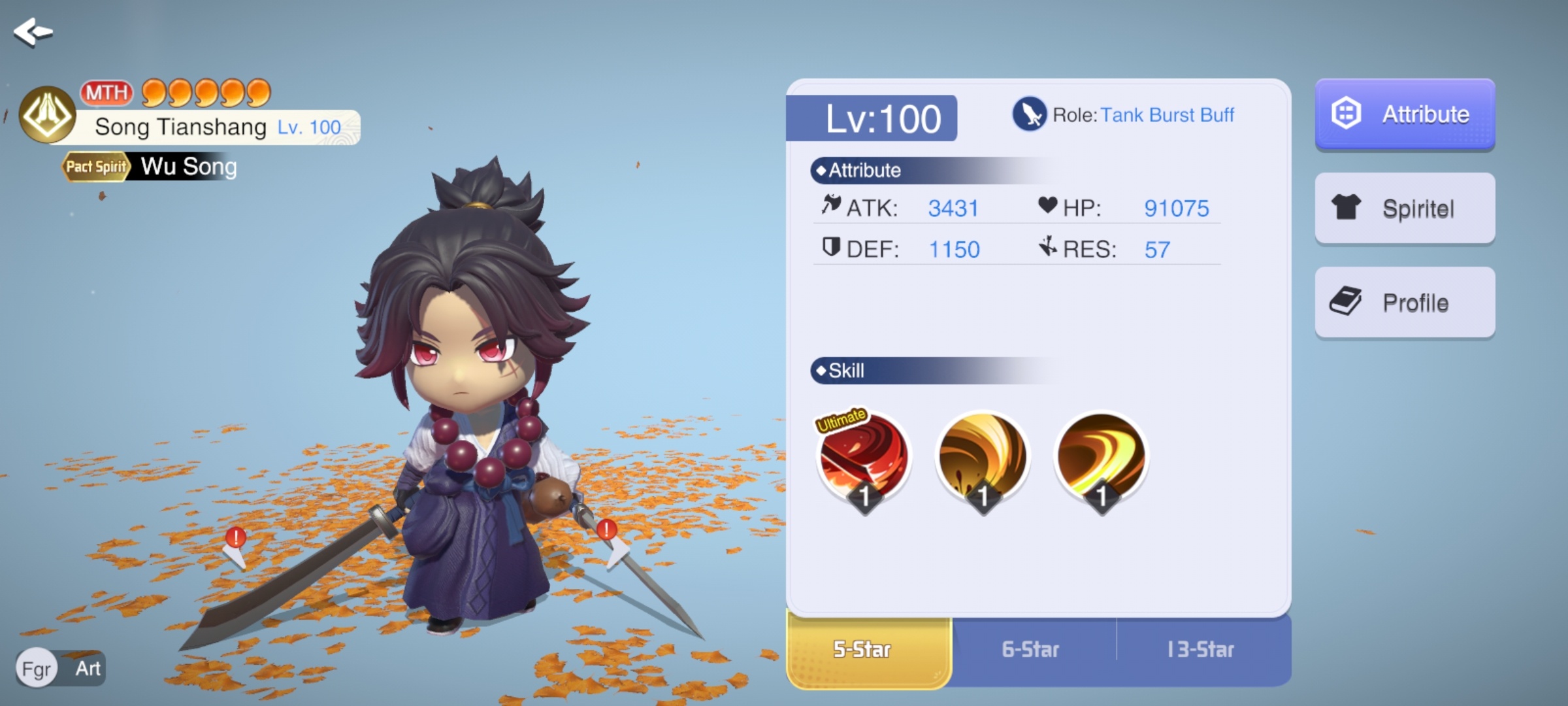Switch to the Spiritel section
The image size is (1568, 706).
coord(1405,209)
